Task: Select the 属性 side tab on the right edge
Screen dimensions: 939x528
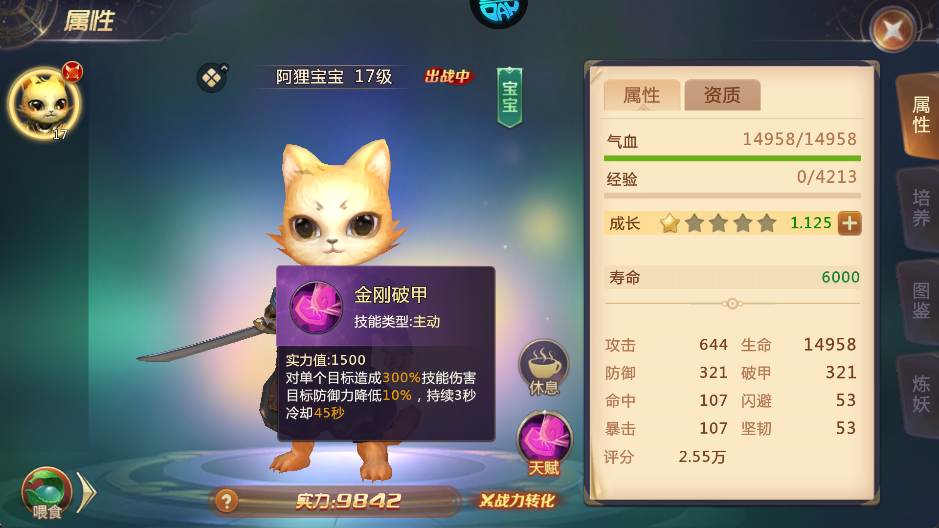Action: pyautogui.click(x=919, y=115)
